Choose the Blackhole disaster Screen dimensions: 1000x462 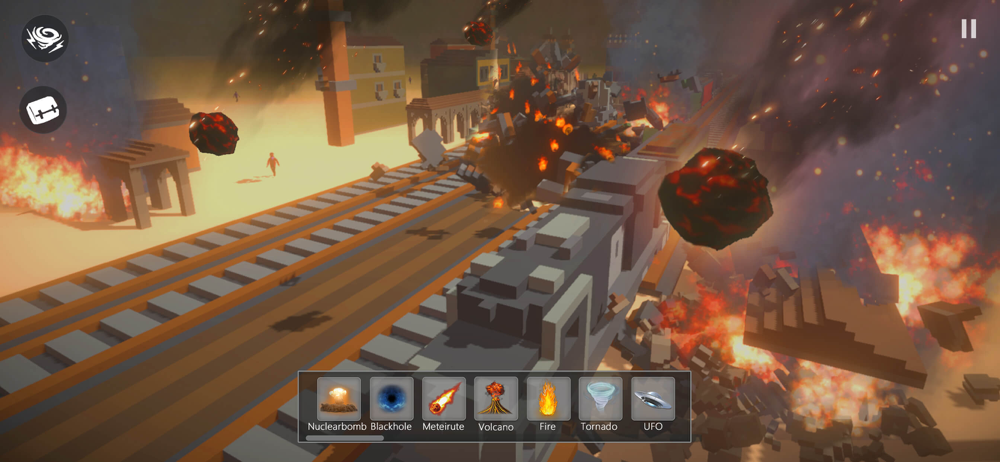(391, 399)
